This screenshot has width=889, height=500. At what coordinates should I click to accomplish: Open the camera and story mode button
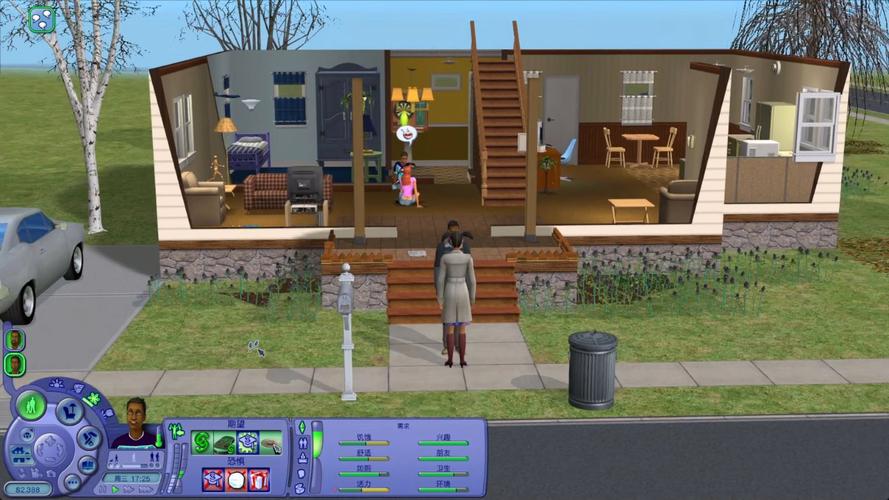tap(87, 464)
